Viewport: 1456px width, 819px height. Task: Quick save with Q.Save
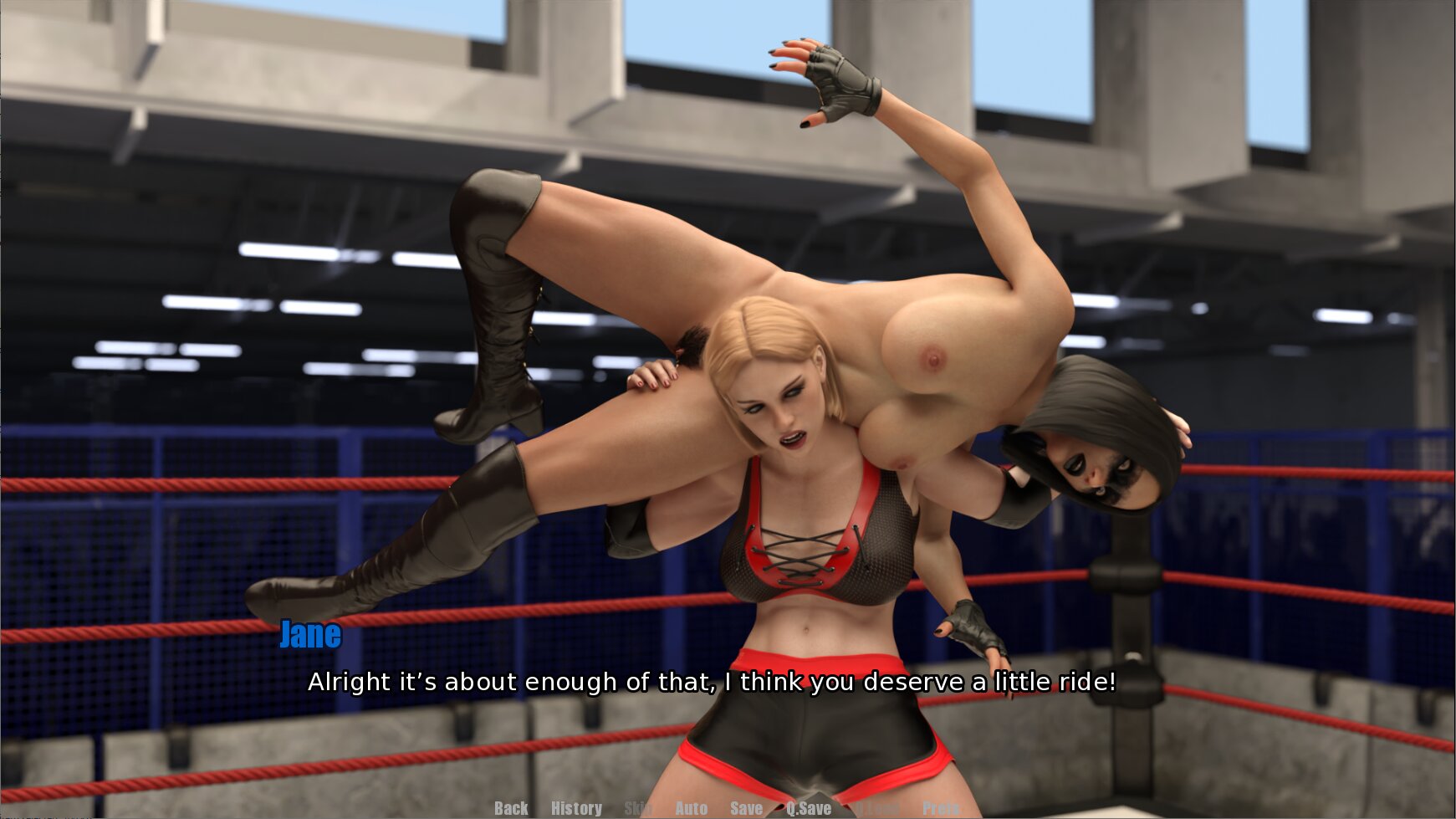pyautogui.click(x=809, y=808)
